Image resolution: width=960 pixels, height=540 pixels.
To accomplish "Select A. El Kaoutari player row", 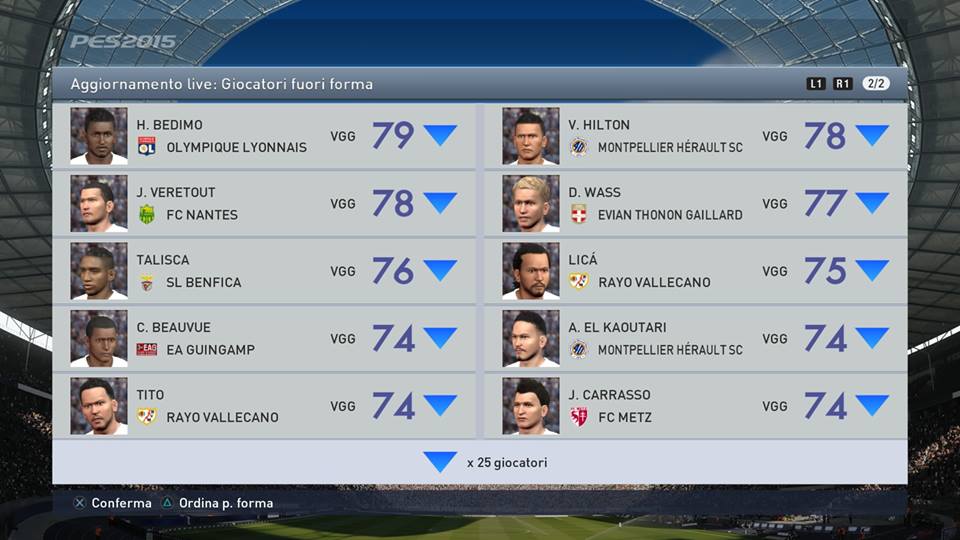I will [x=696, y=338].
